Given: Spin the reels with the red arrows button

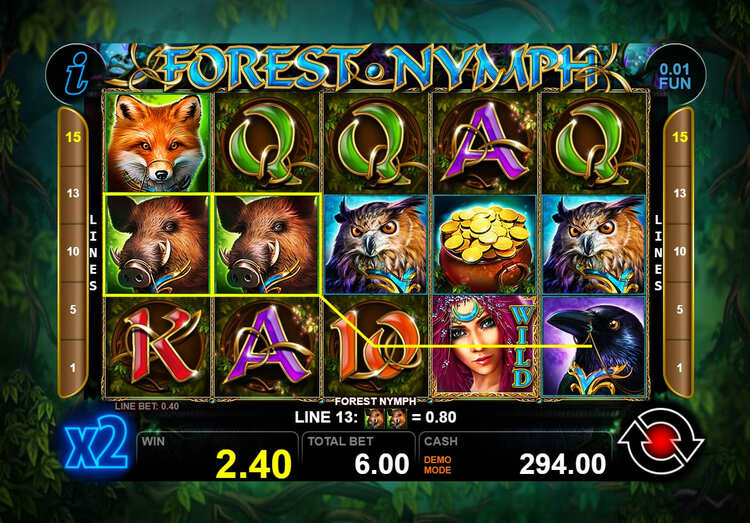Looking at the screenshot, I should 661,445.
